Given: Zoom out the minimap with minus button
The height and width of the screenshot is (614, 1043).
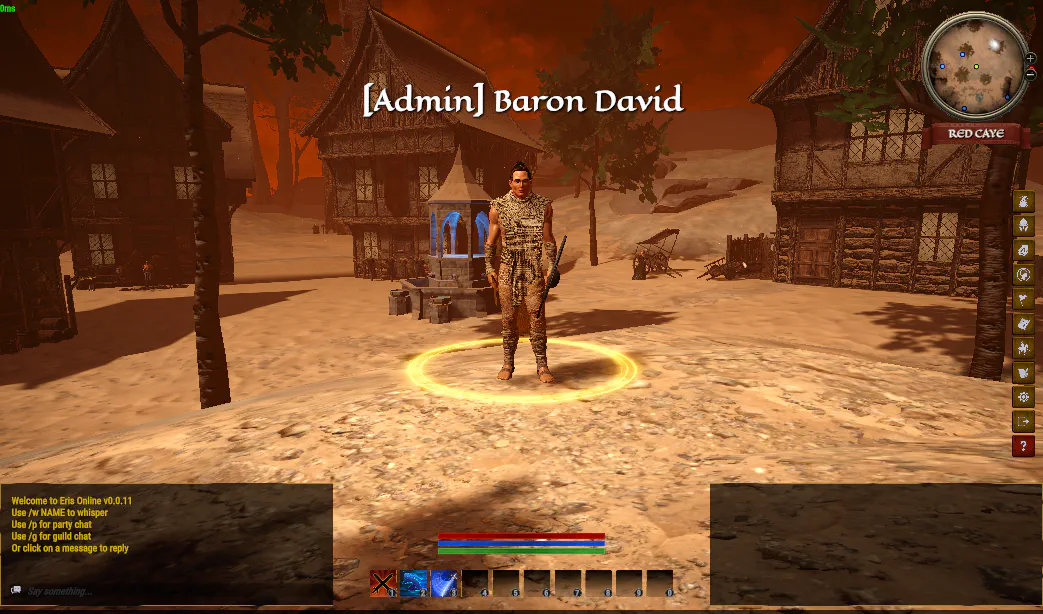Looking at the screenshot, I should click(1031, 73).
